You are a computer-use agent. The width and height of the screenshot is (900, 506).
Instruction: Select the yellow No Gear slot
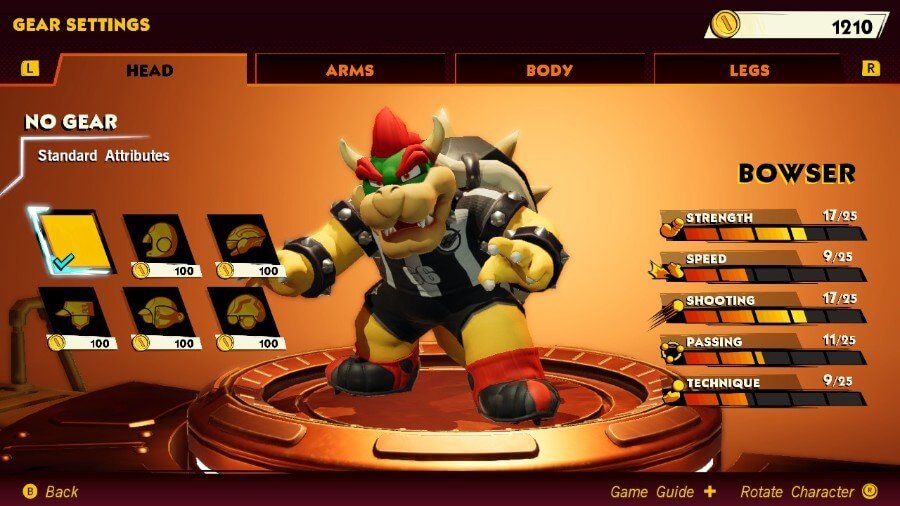tap(72, 241)
